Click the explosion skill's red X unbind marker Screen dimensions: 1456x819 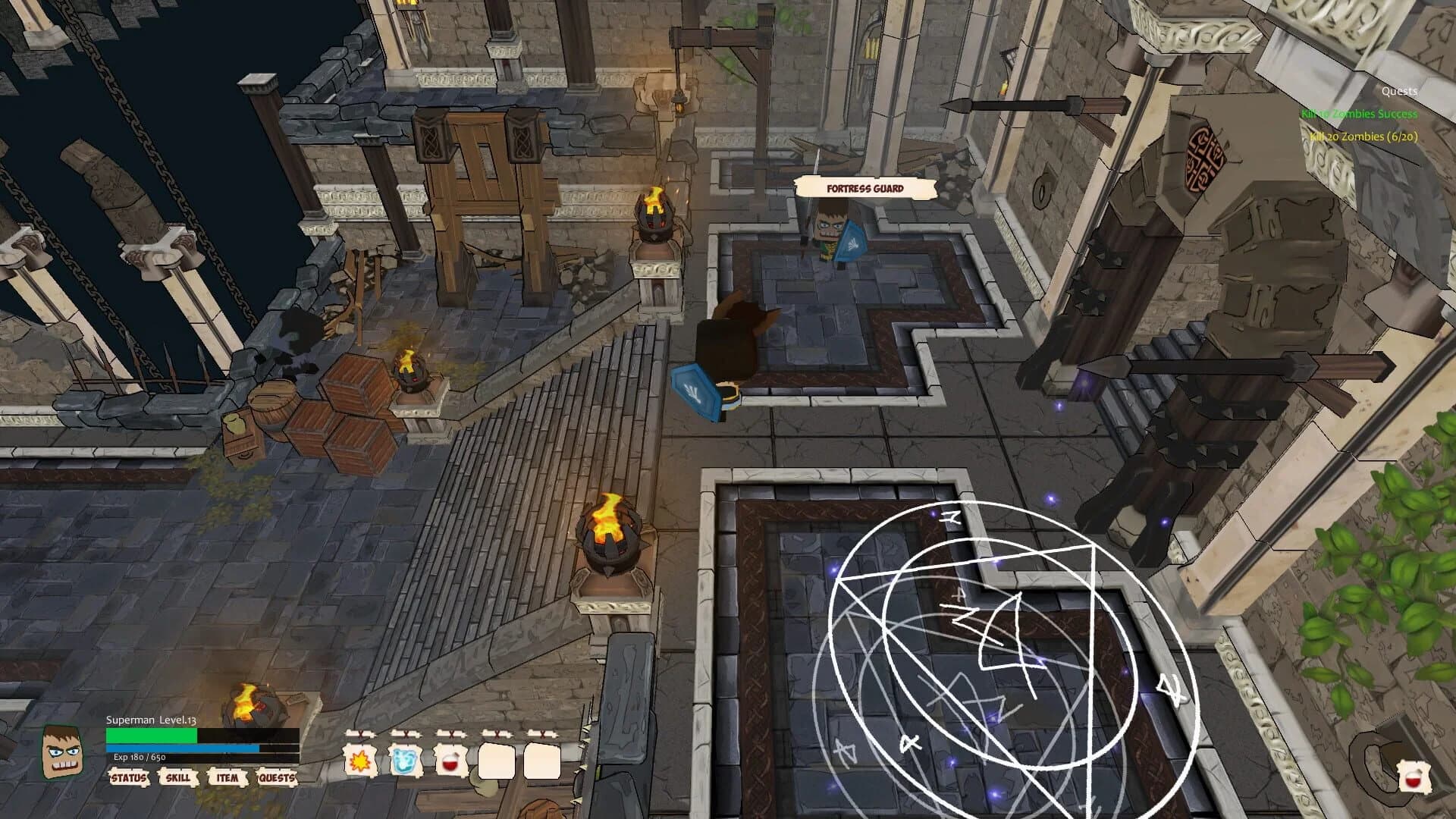(x=360, y=733)
